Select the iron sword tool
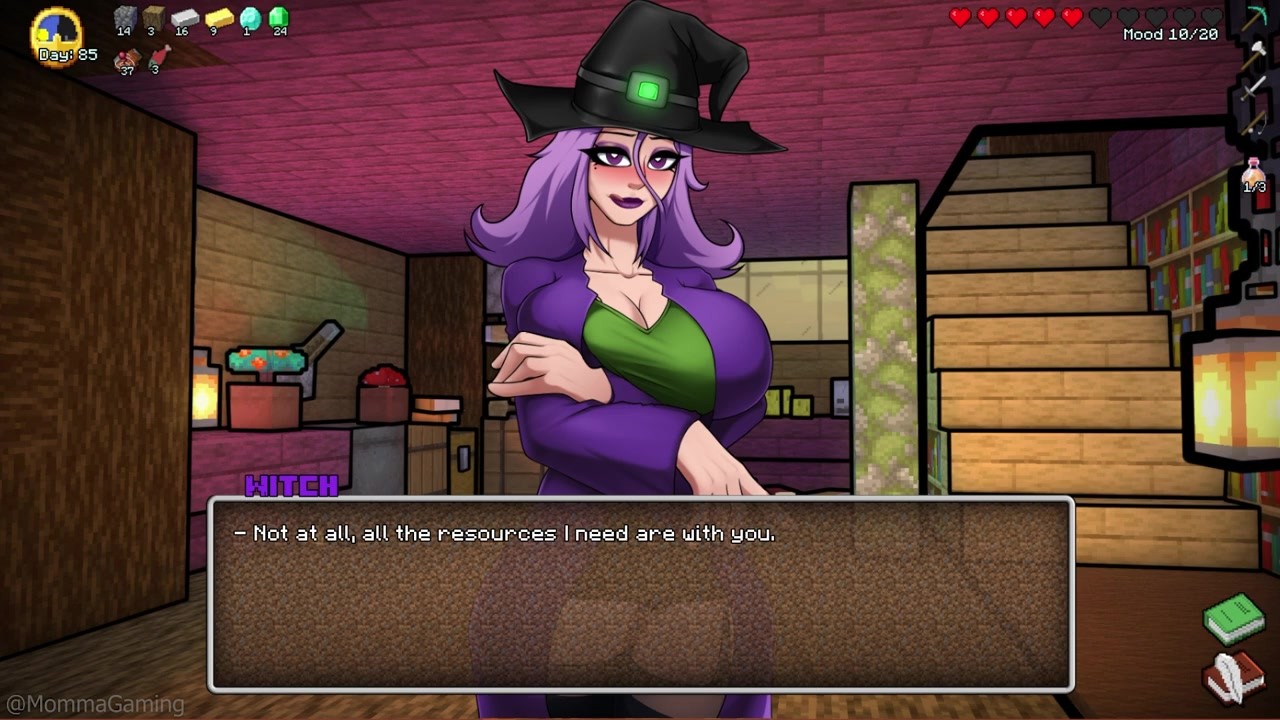 (1255, 88)
